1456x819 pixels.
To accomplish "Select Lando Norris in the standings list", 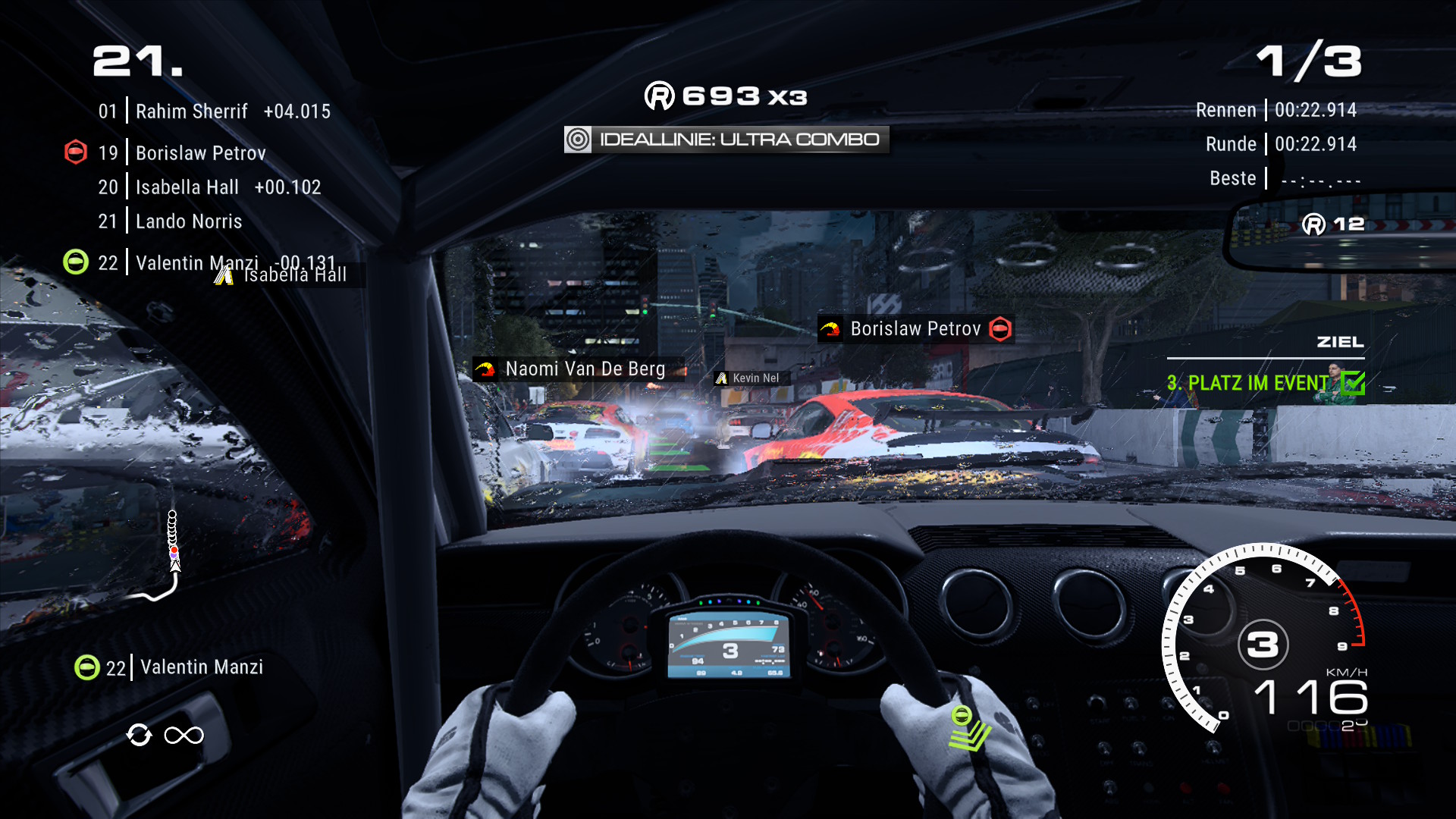I will [188, 221].
